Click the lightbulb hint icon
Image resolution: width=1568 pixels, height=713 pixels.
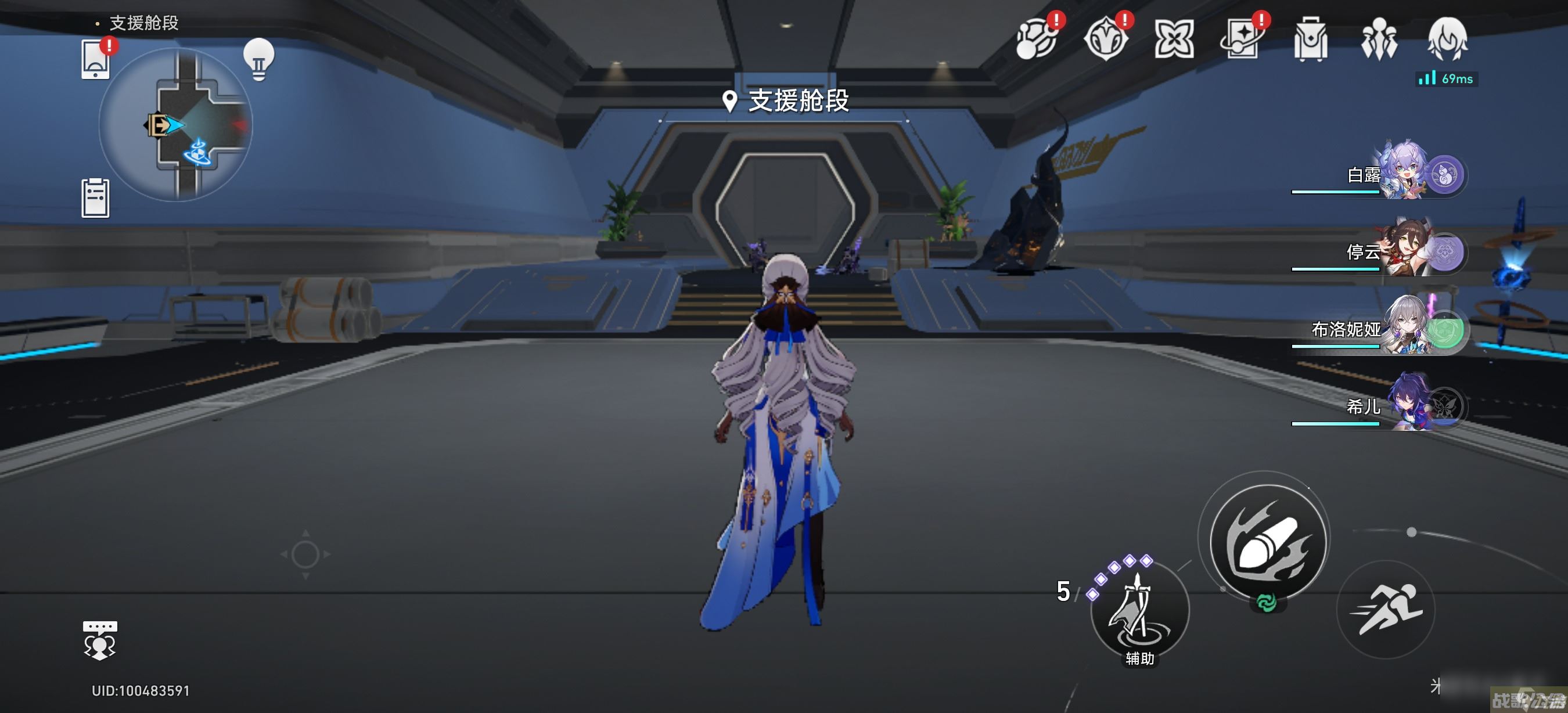pos(258,59)
